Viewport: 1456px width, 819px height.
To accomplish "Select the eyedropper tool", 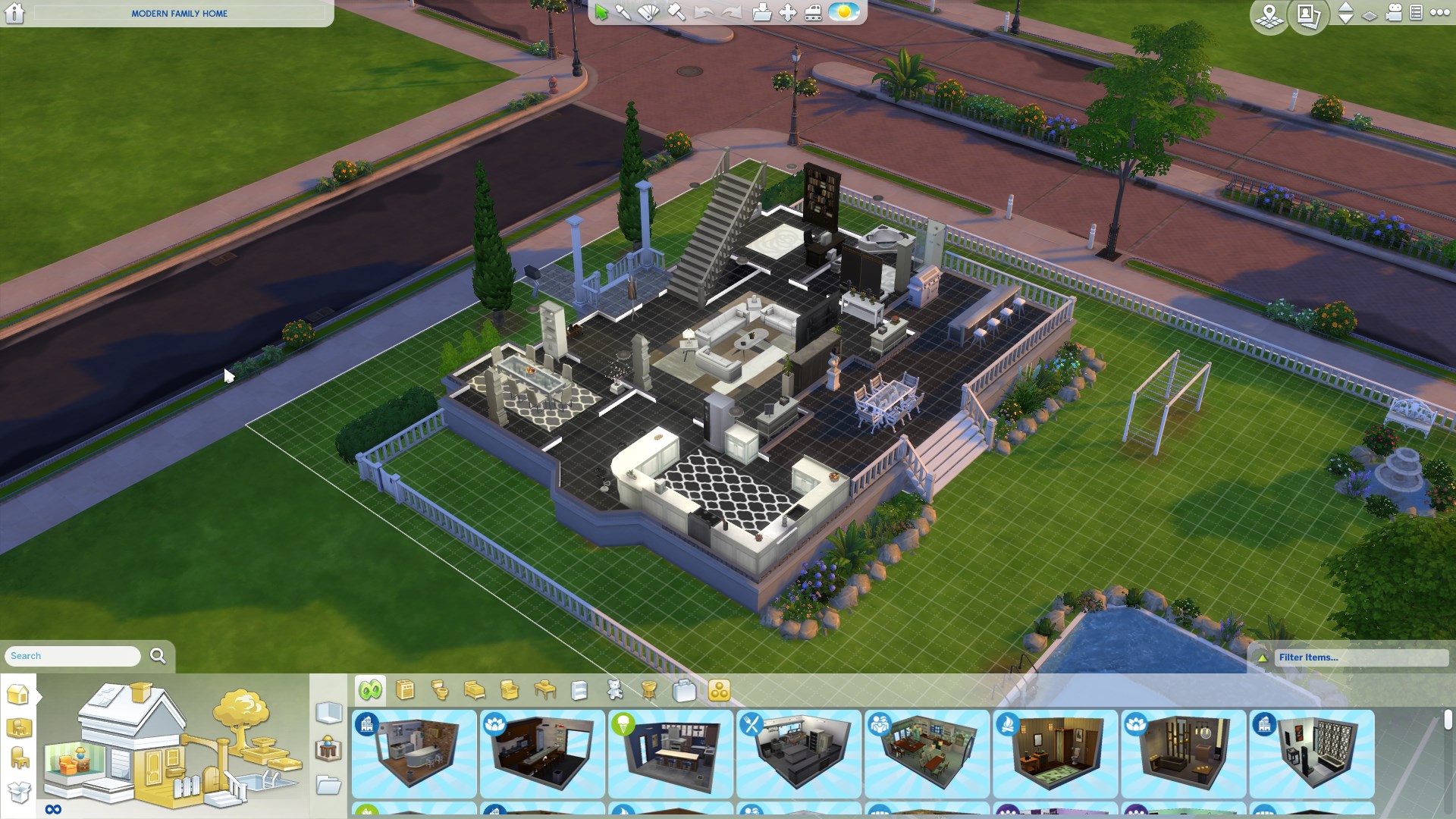I will [623, 13].
